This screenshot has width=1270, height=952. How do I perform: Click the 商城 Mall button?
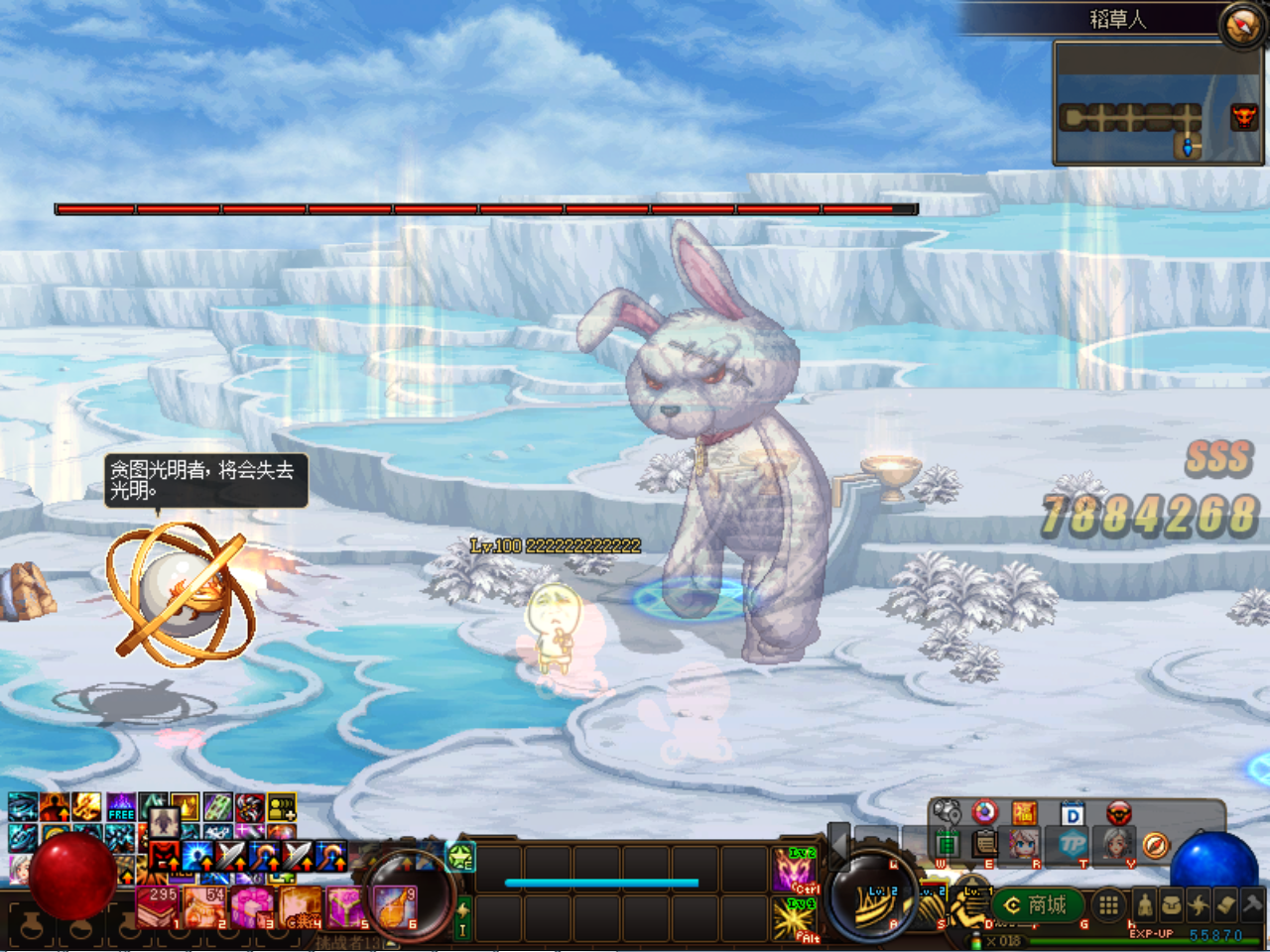[x=1036, y=904]
